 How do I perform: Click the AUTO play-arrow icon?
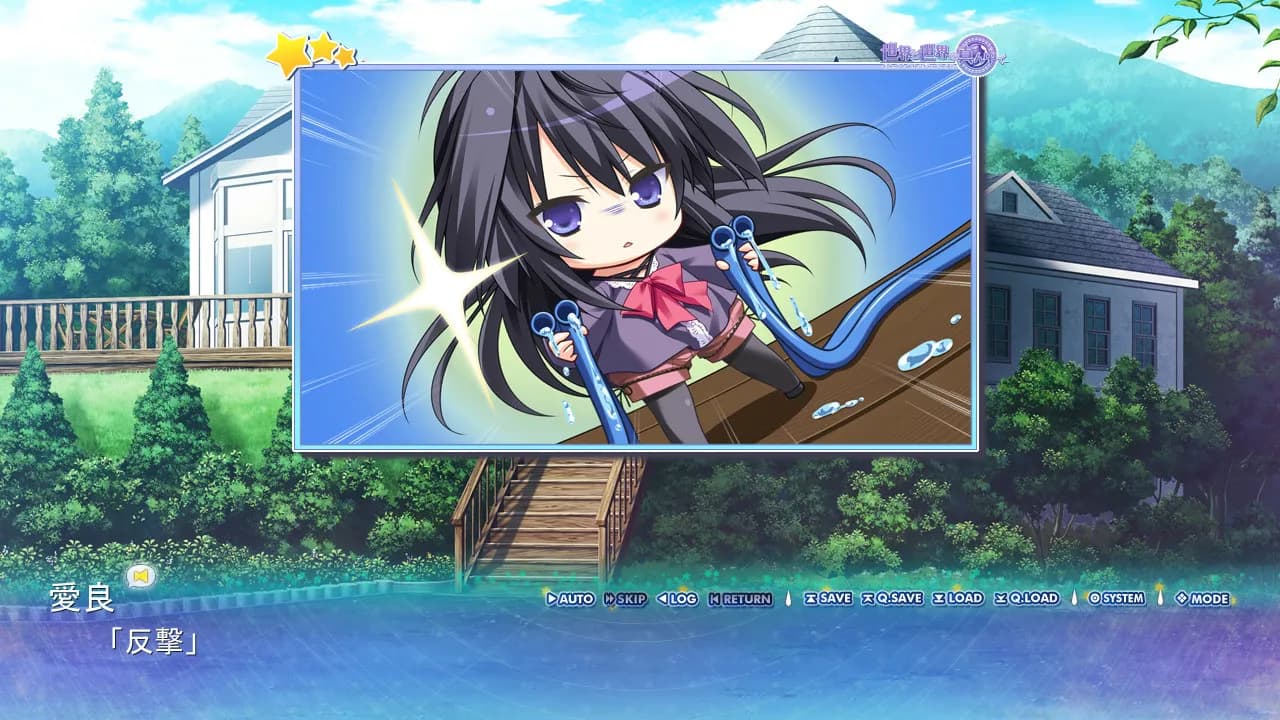coord(550,599)
